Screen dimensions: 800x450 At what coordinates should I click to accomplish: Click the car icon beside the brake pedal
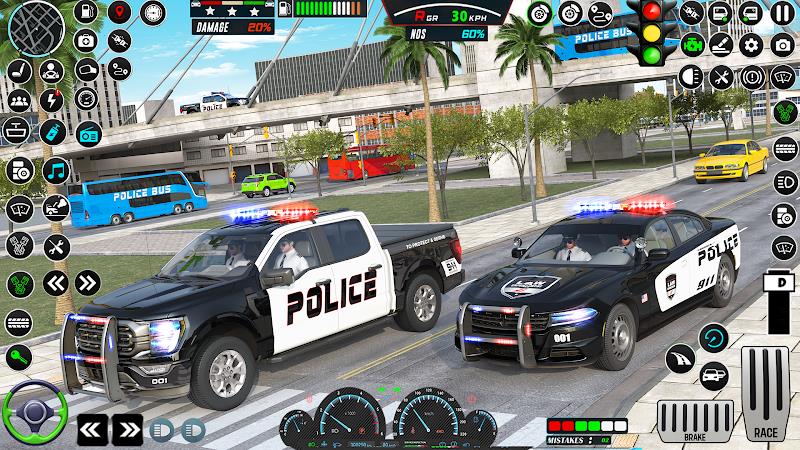click(x=714, y=376)
